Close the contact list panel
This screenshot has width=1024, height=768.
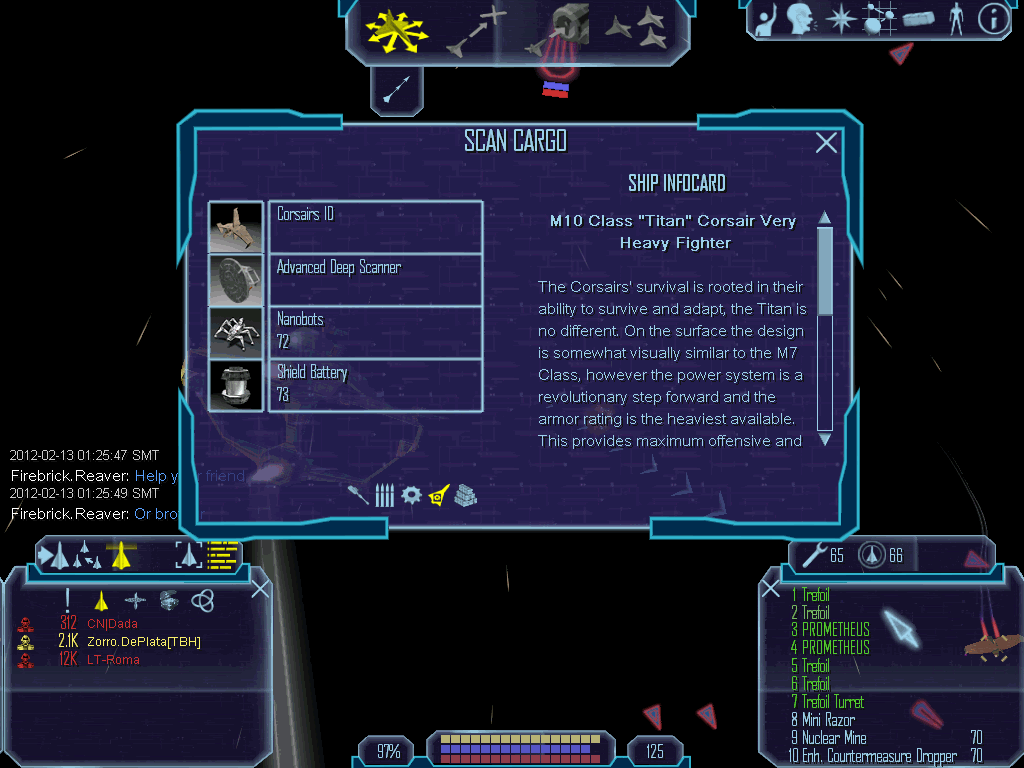(x=260, y=589)
